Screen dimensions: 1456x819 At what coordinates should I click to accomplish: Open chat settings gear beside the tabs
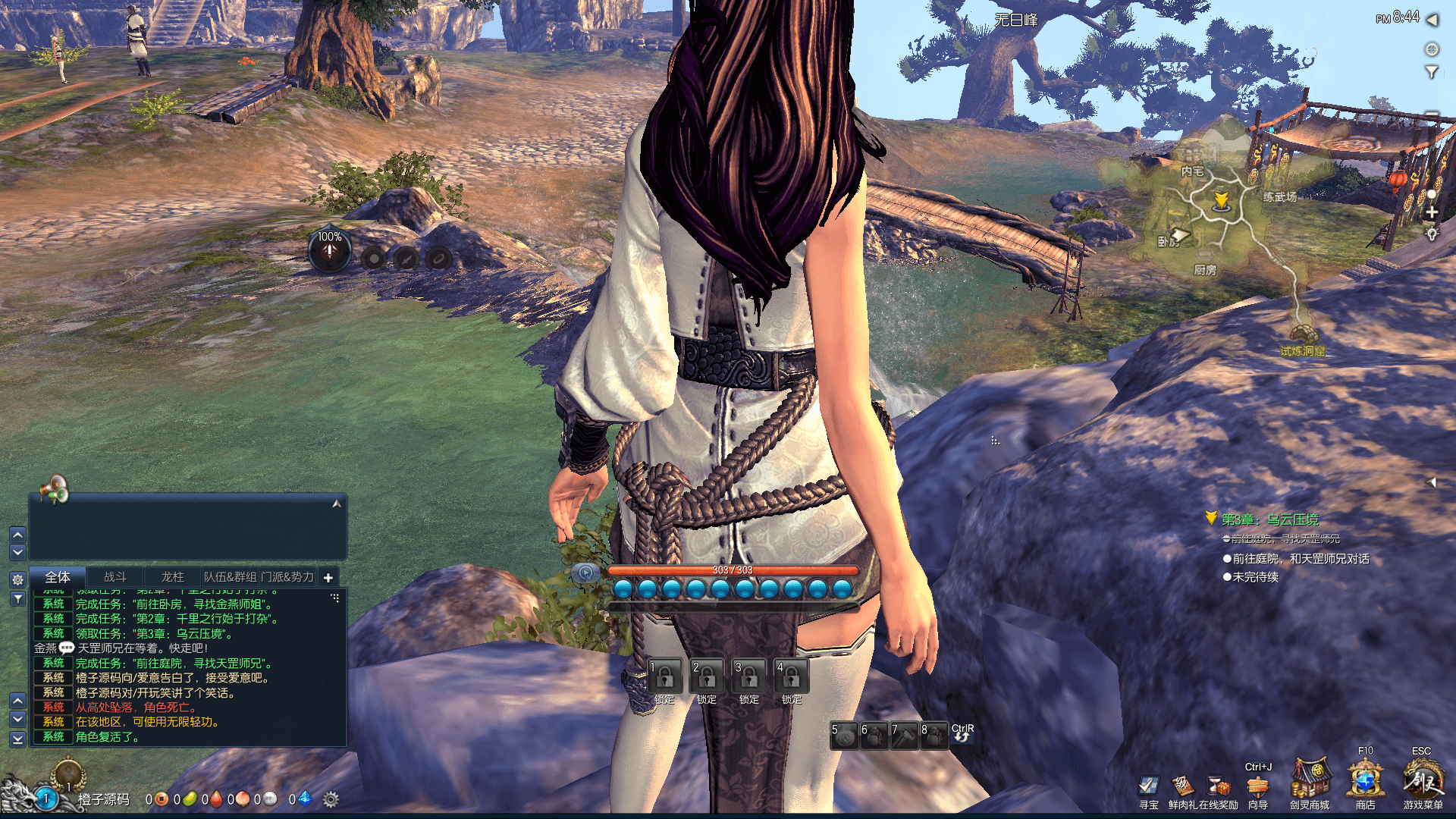(18, 579)
